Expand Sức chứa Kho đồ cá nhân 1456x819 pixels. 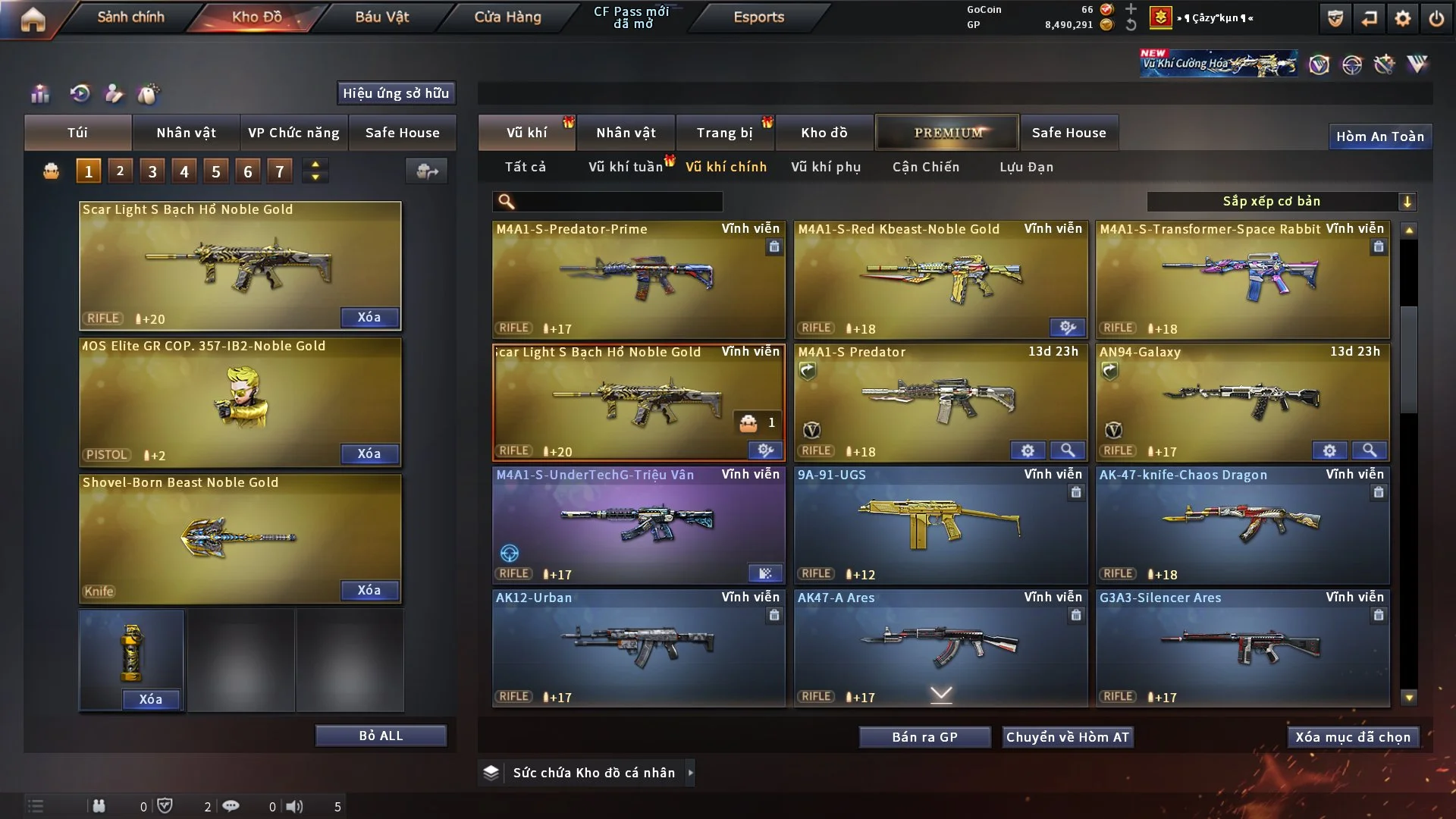[x=690, y=773]
